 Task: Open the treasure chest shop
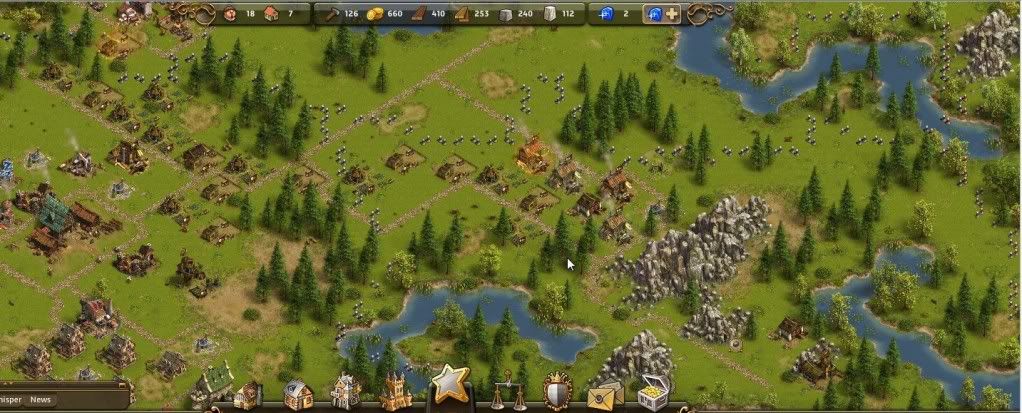click(x=654, y=391)
